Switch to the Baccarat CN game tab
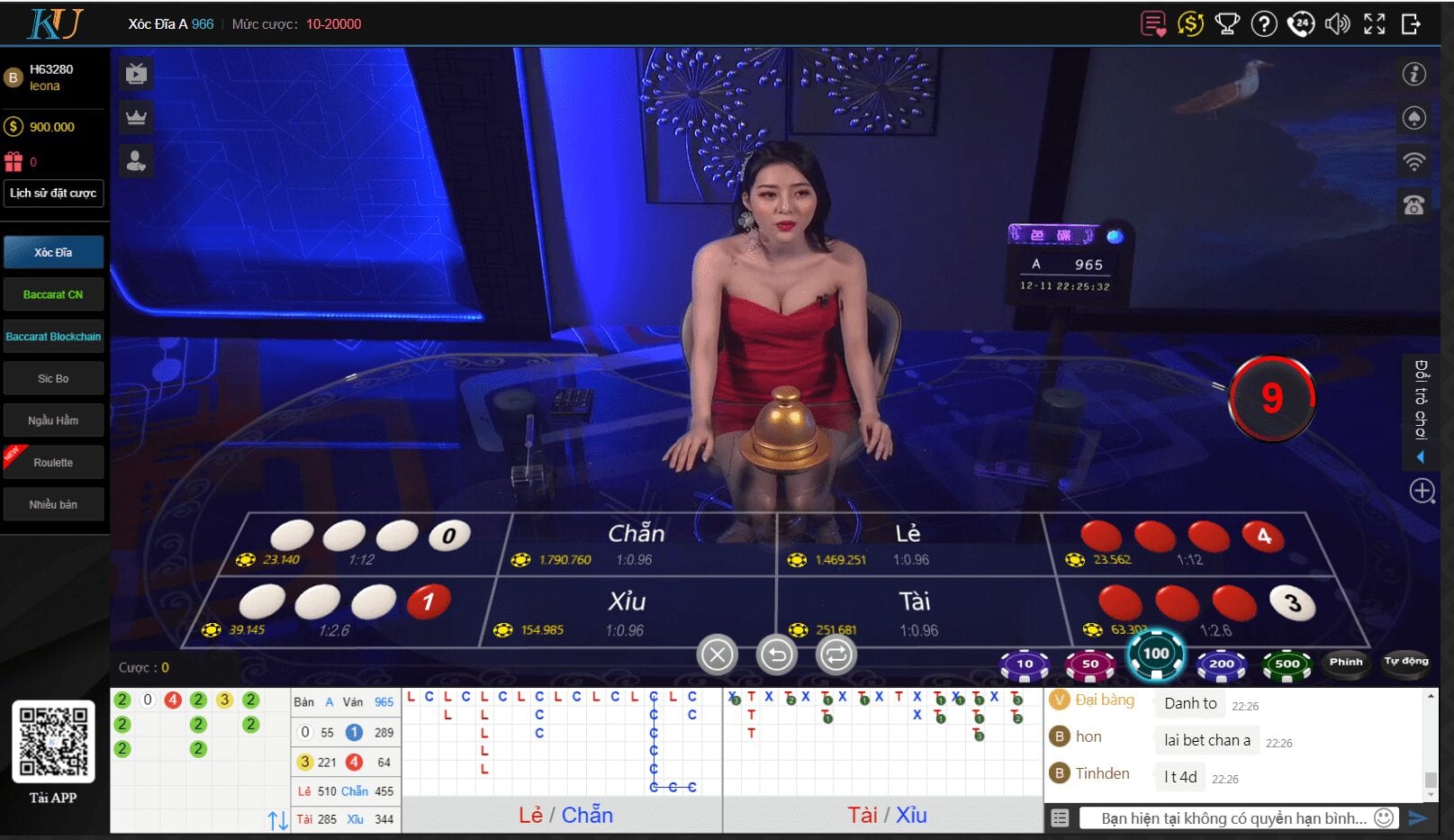This screenshot has width=1454, height=840. (x=53, y=294)
